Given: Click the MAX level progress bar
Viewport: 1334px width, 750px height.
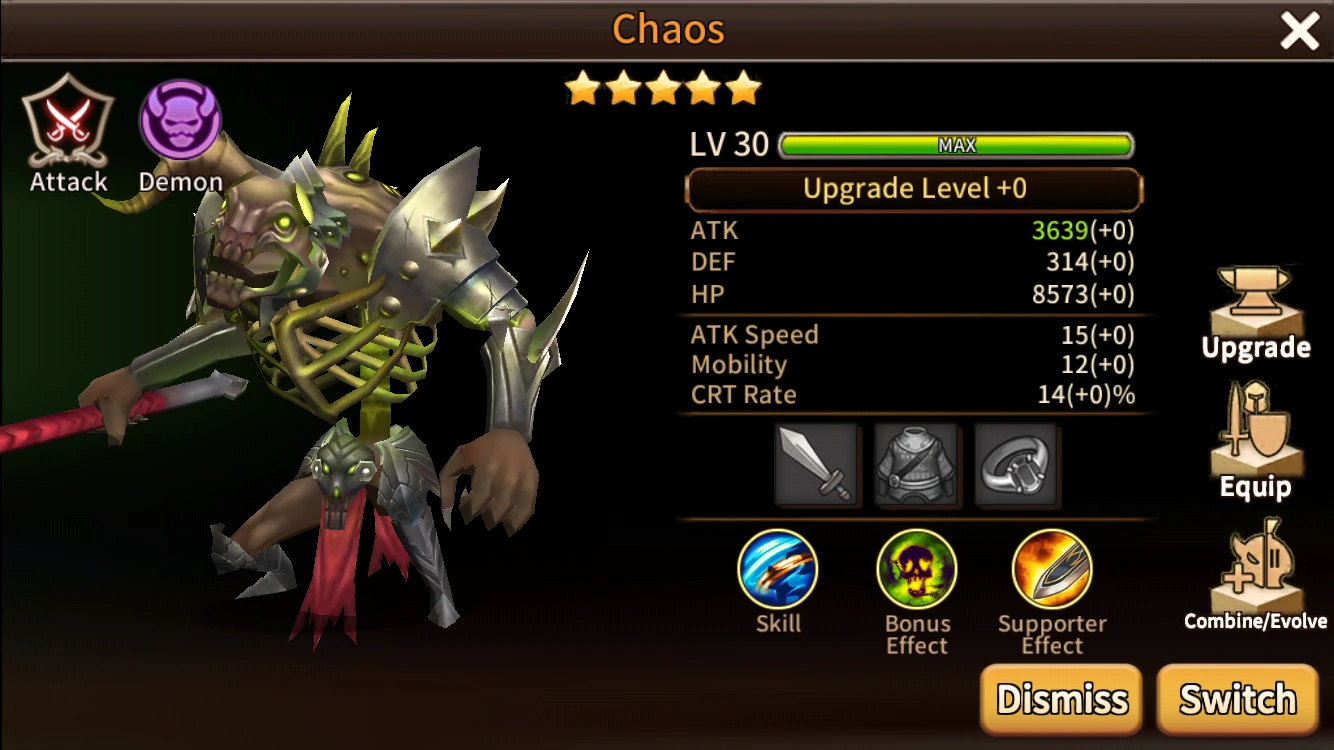Looking at the screenshot, I should coord(955,145).
